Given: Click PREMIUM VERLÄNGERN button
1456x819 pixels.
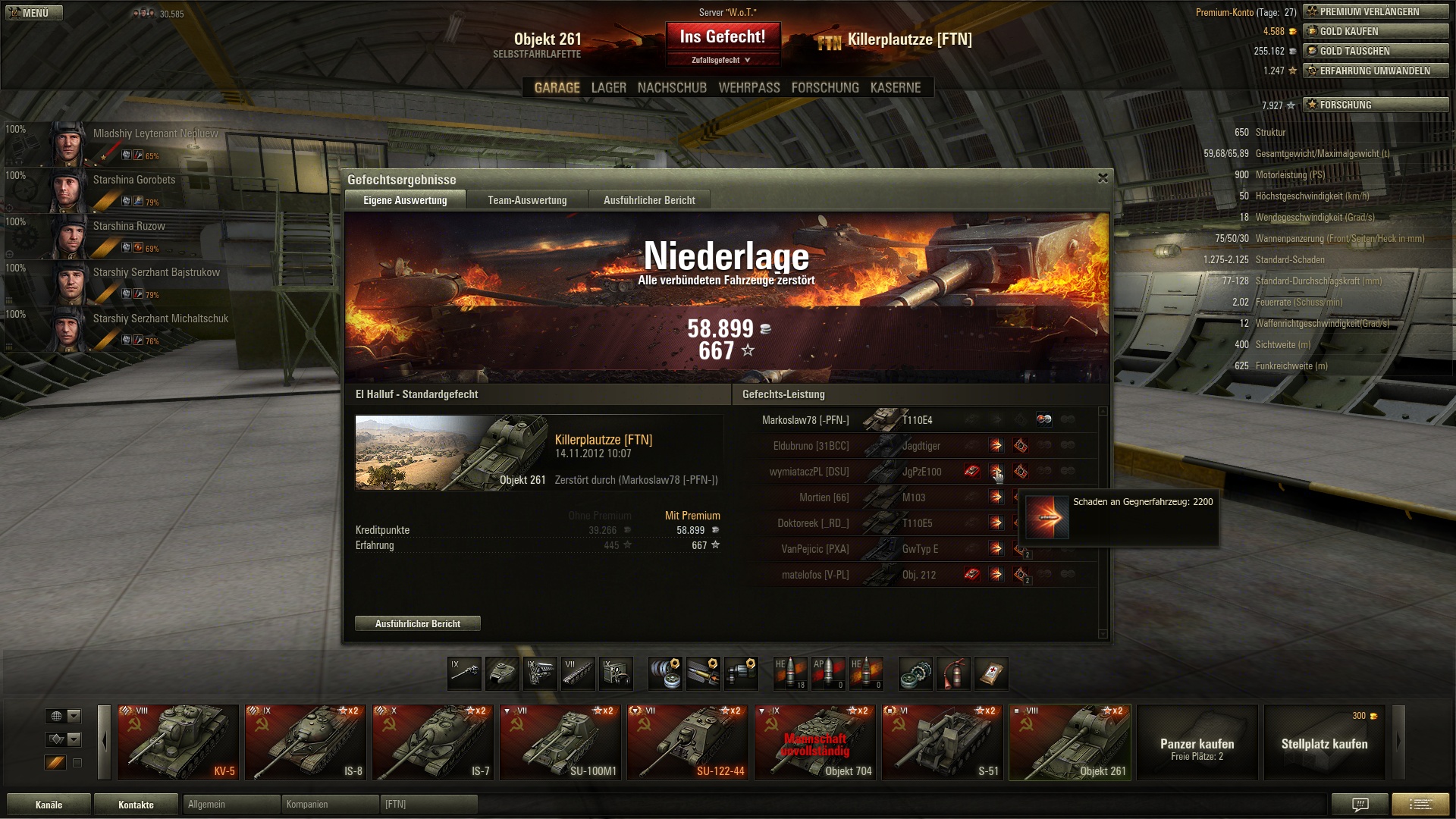Looking at the screenshot, I should pyautogui.click(x=1376, y=11).
